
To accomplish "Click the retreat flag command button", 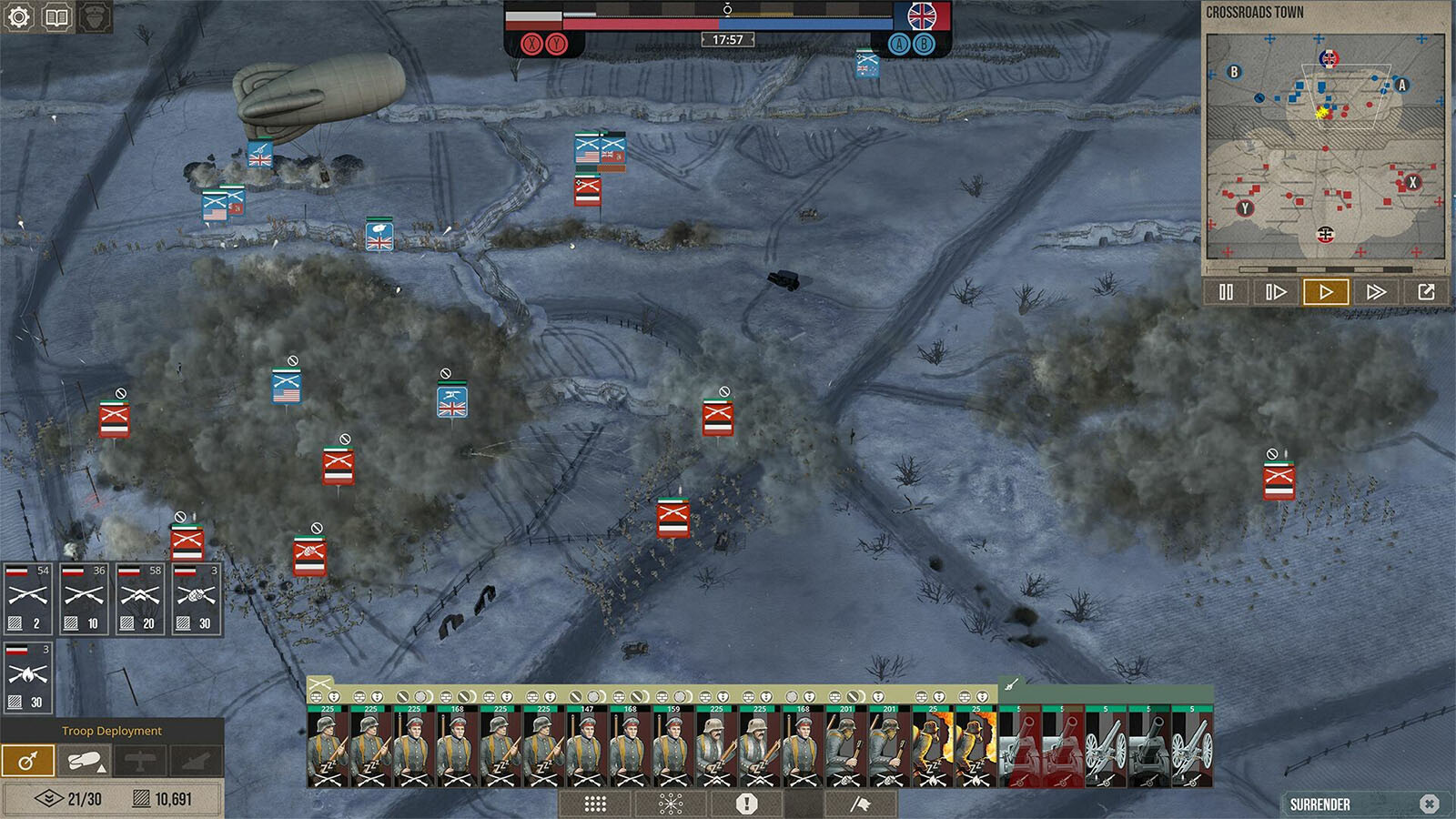I will (860, 804).
